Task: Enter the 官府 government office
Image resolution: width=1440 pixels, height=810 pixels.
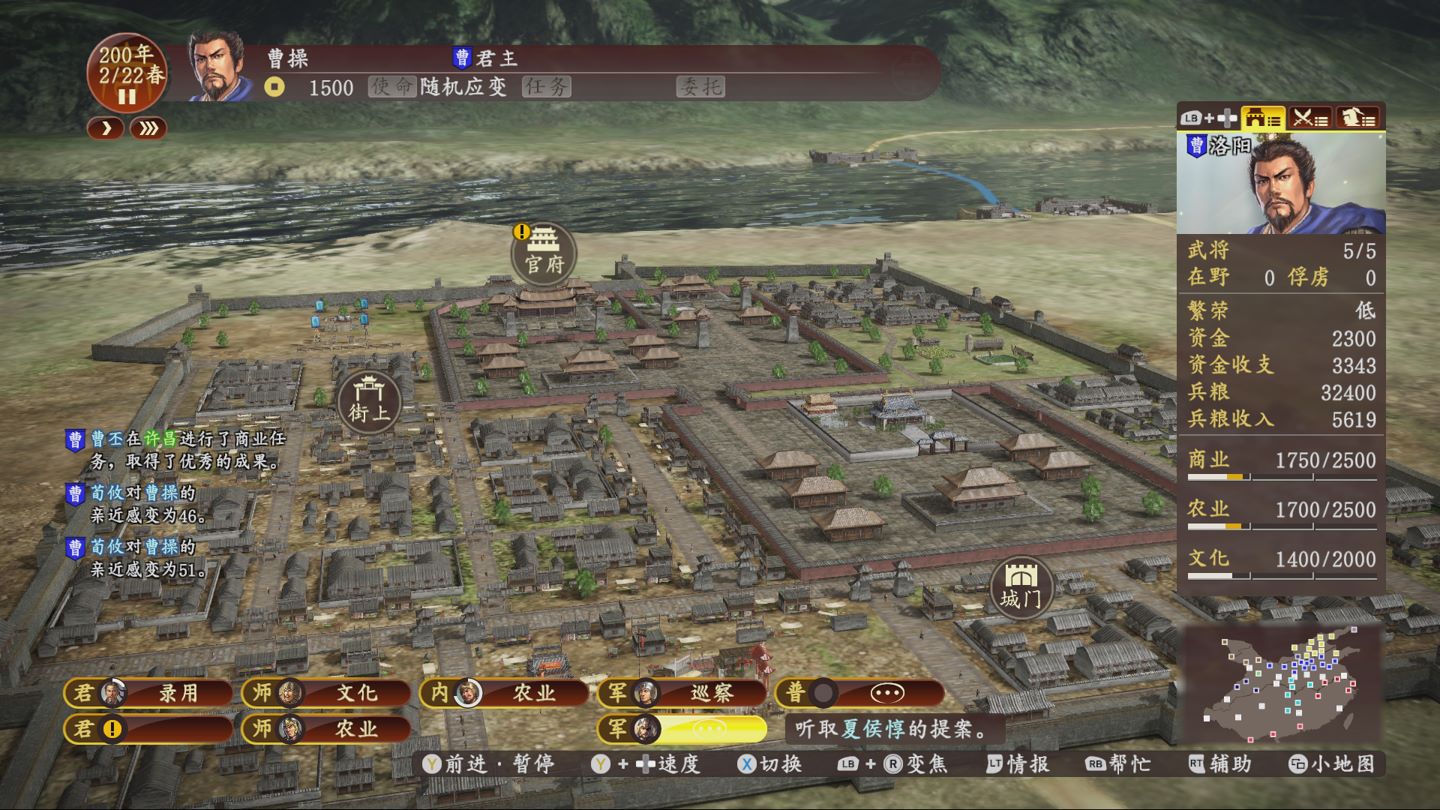Action: (x=544, y=254)
